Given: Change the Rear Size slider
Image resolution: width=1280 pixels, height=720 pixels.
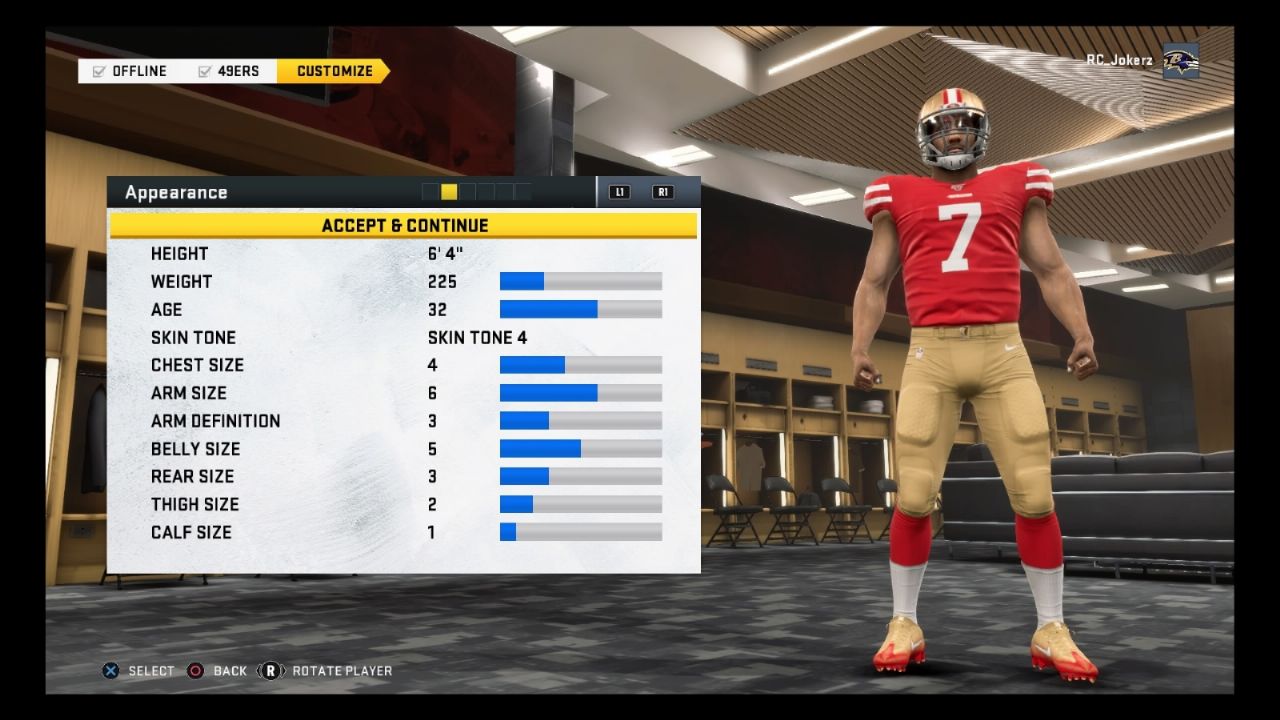Looking at the screenshot, I should (580, 476).
